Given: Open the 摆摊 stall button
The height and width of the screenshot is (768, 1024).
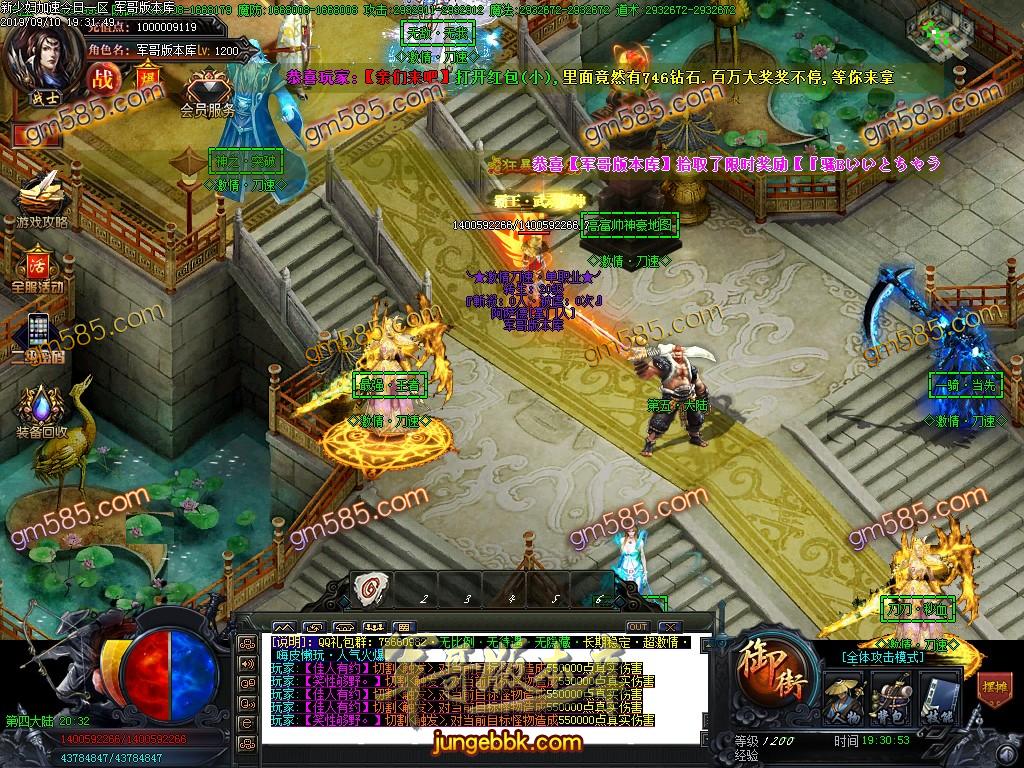Looking at the screenshot, I should (x=993, y=687).
